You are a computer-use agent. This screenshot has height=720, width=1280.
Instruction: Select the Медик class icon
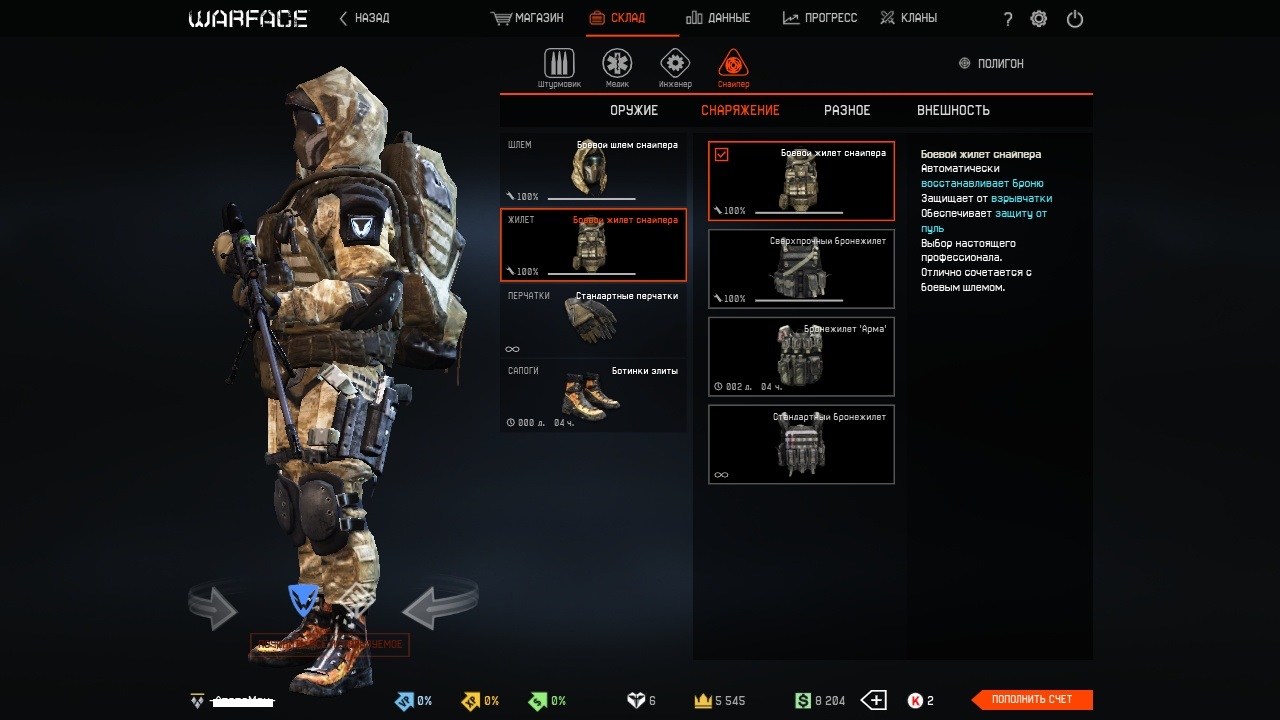point(617,66)
